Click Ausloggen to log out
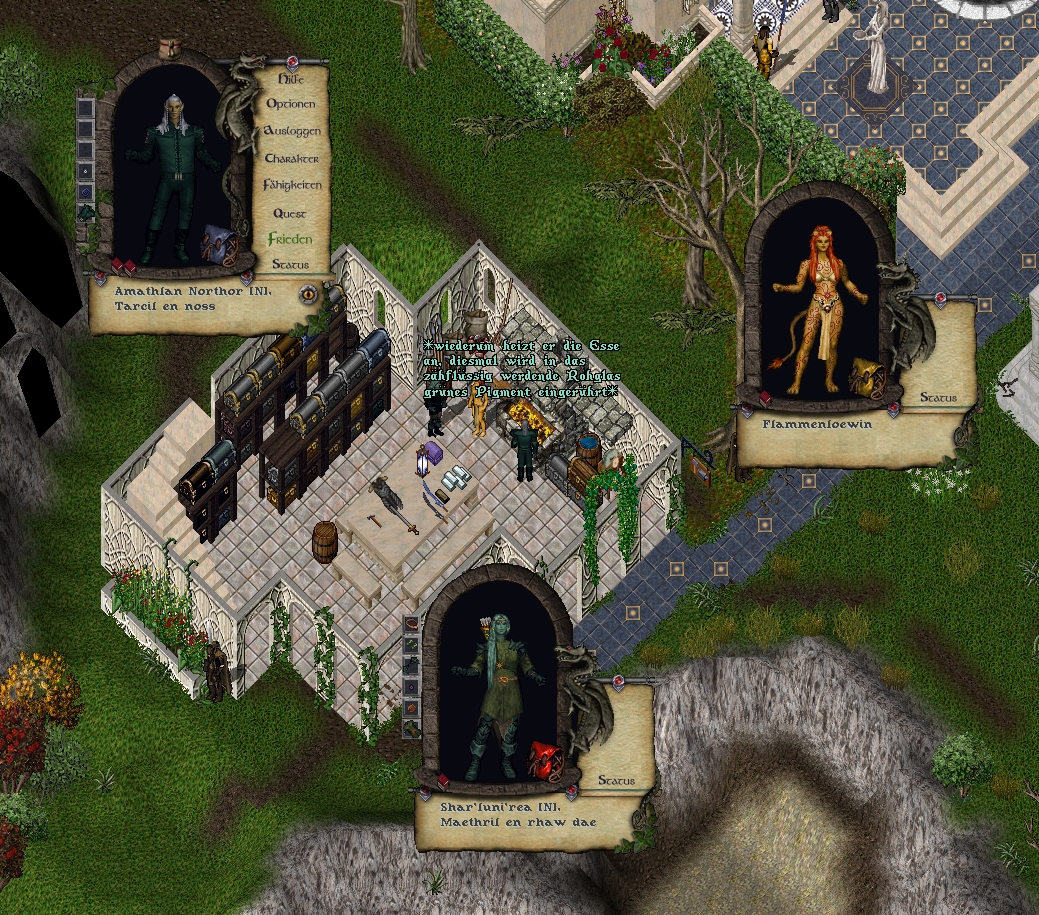Image resolution: width=1039 pixels, height=915 pixels. 292,131
